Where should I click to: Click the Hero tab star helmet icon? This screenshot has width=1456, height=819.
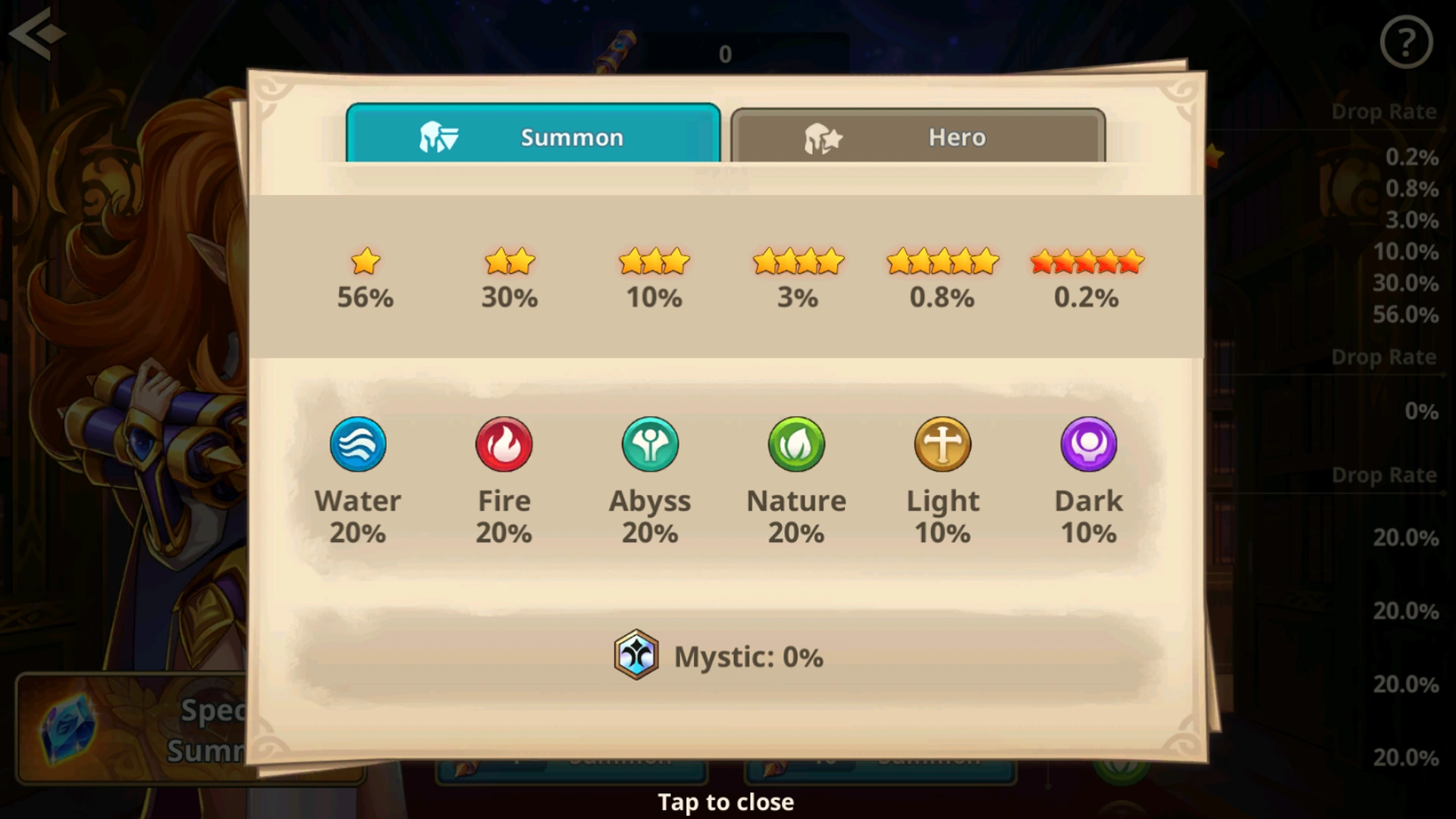point(823,137)
